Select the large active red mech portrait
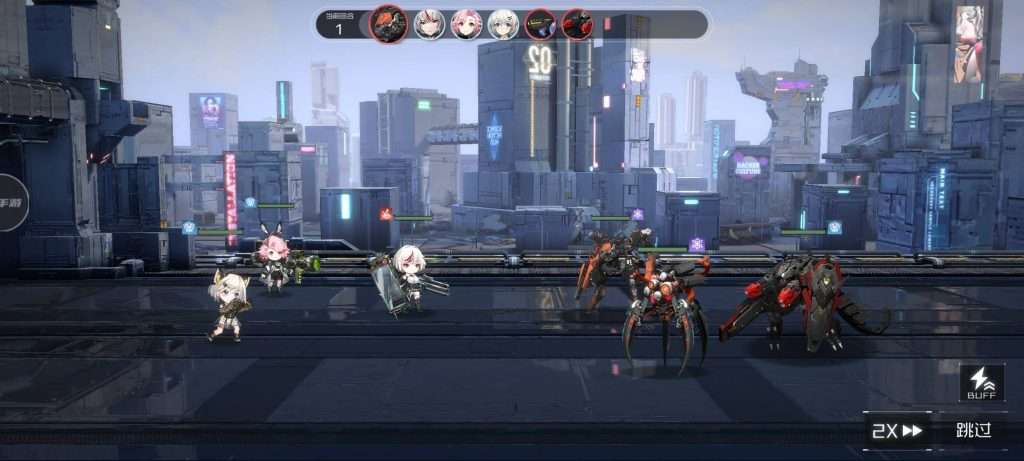Viewport: 1024px width, 461px height. coord(388,23)
